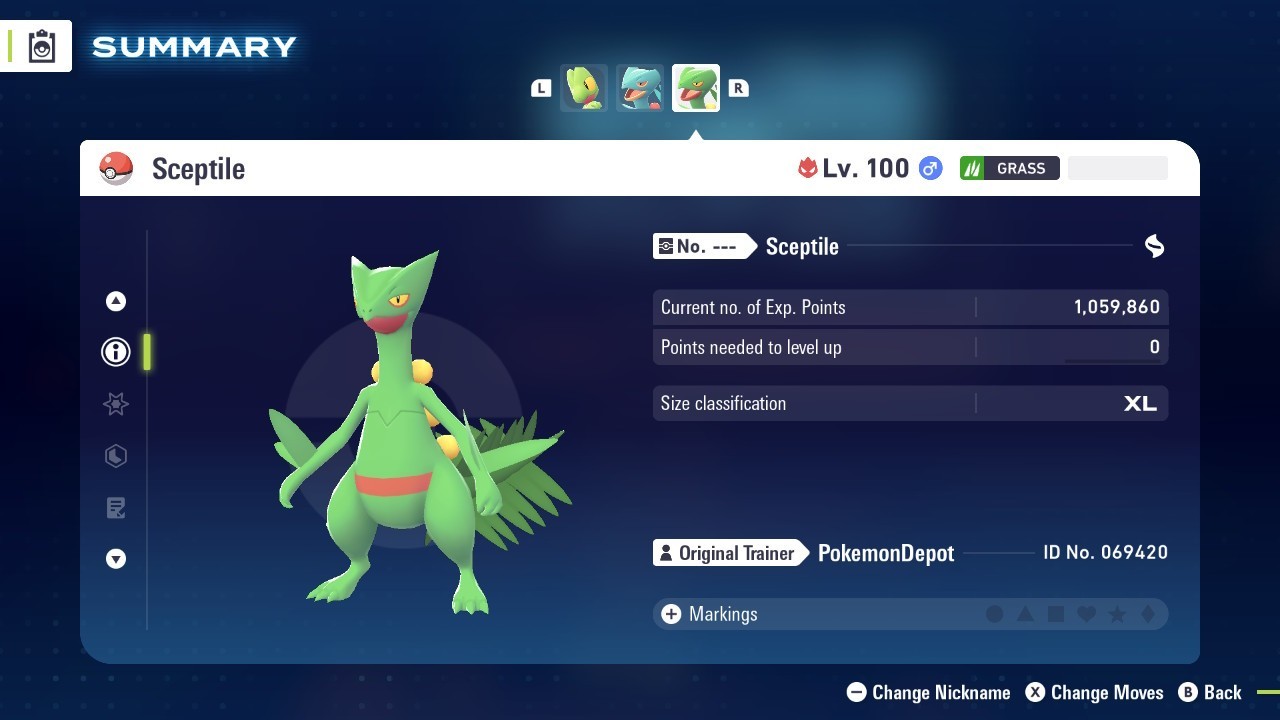This screenshot has width=1280, height=720.
Task: Open the Markings editor row
Action: point(909,614)
